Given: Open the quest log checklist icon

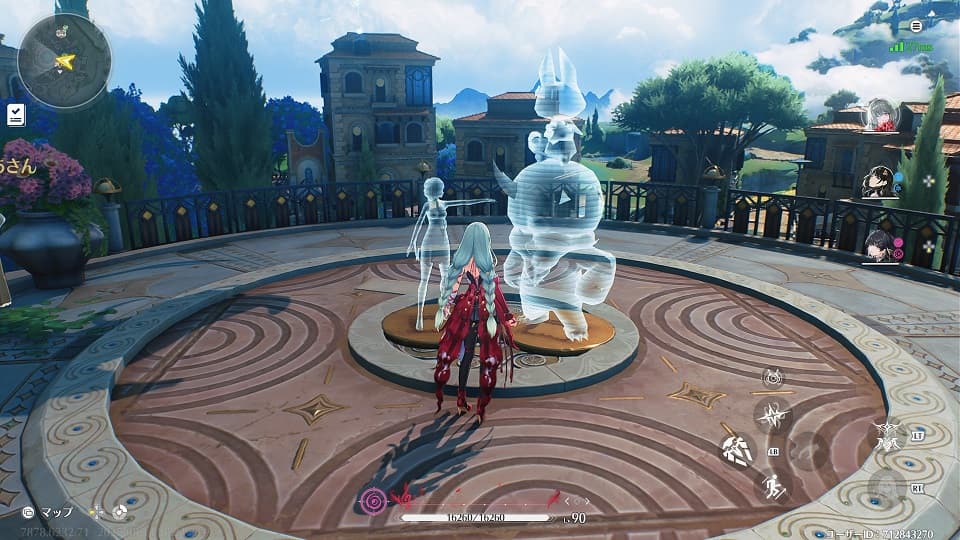Looking at the screenshot, I should tap(15, 115).
